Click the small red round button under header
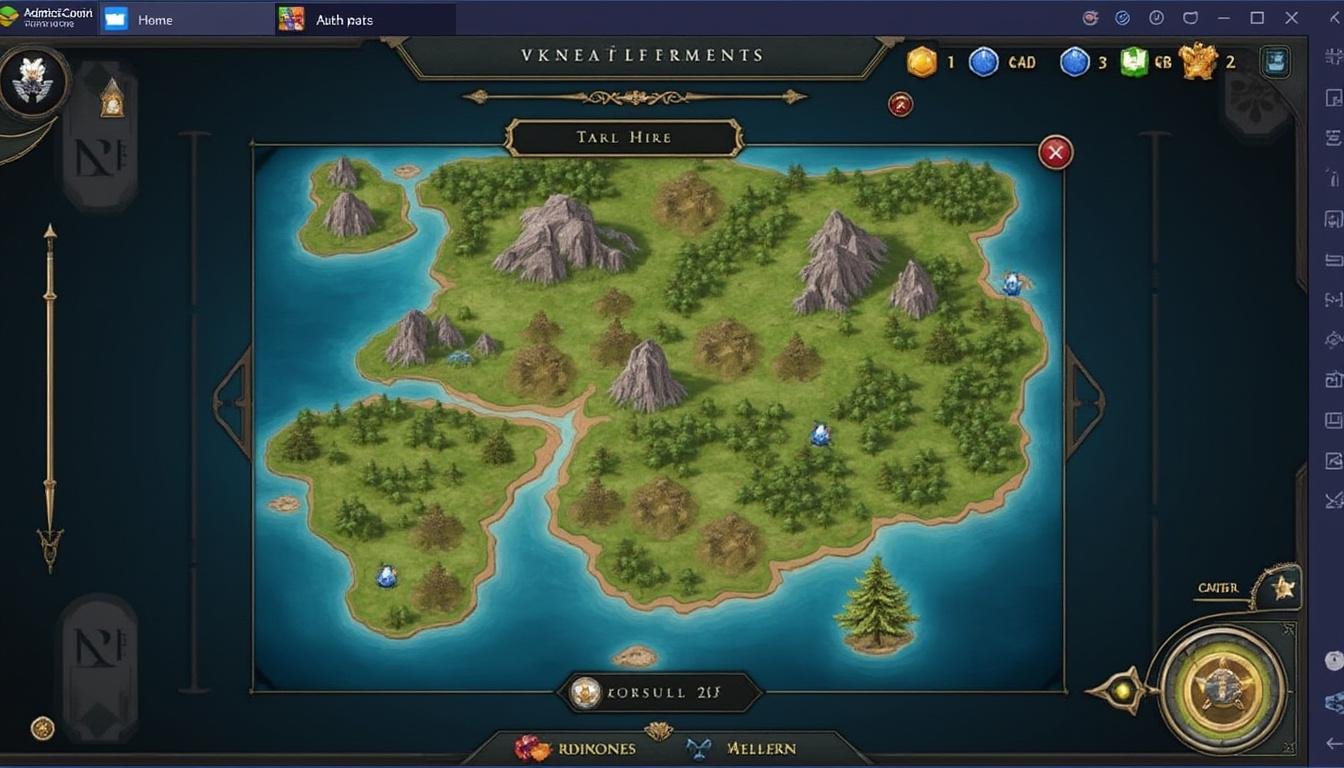The image size is (1344, 768). (901, 104)
